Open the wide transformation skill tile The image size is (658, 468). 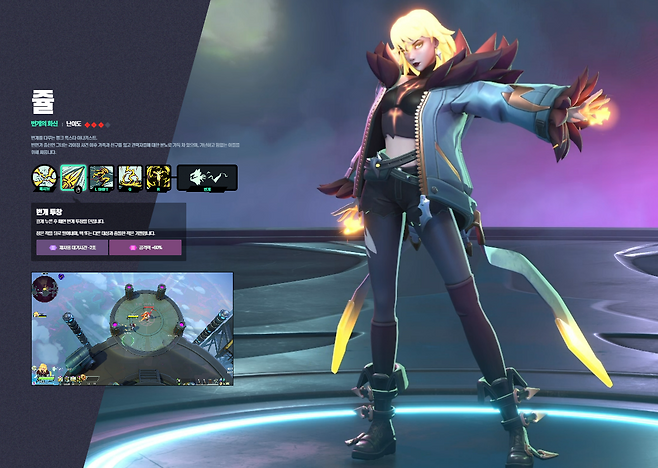click(207, 178)
